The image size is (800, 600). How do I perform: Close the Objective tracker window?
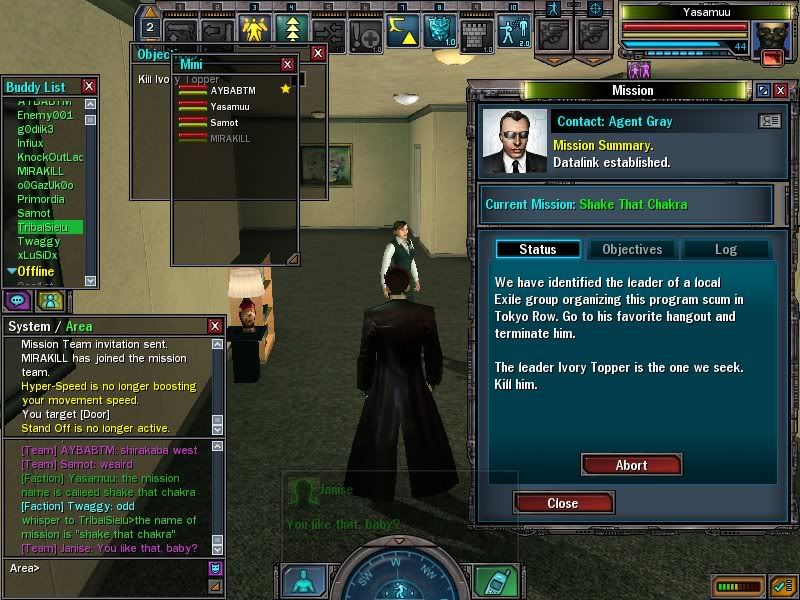318,53
